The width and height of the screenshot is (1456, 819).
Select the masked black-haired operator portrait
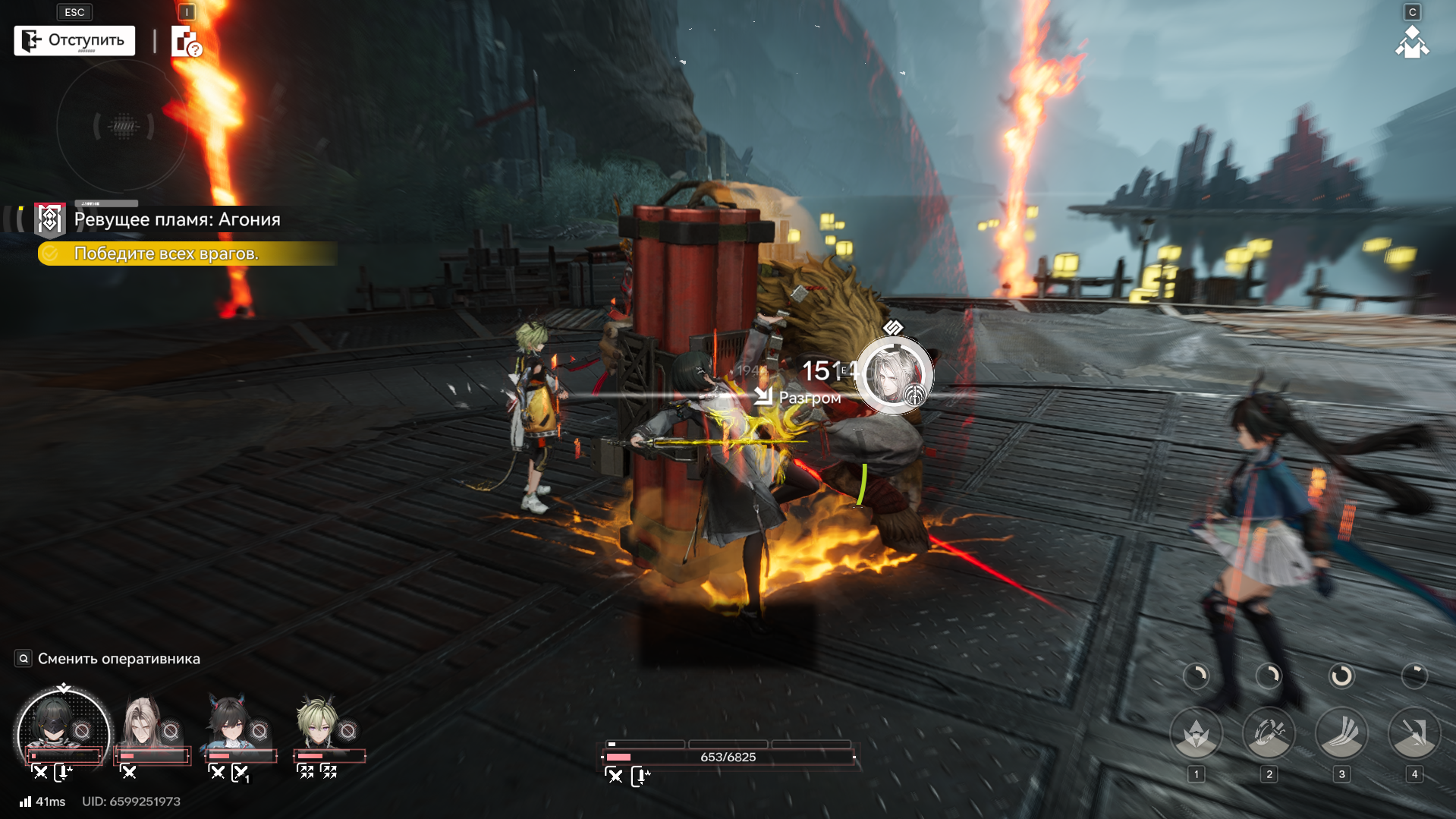point(63,729)
